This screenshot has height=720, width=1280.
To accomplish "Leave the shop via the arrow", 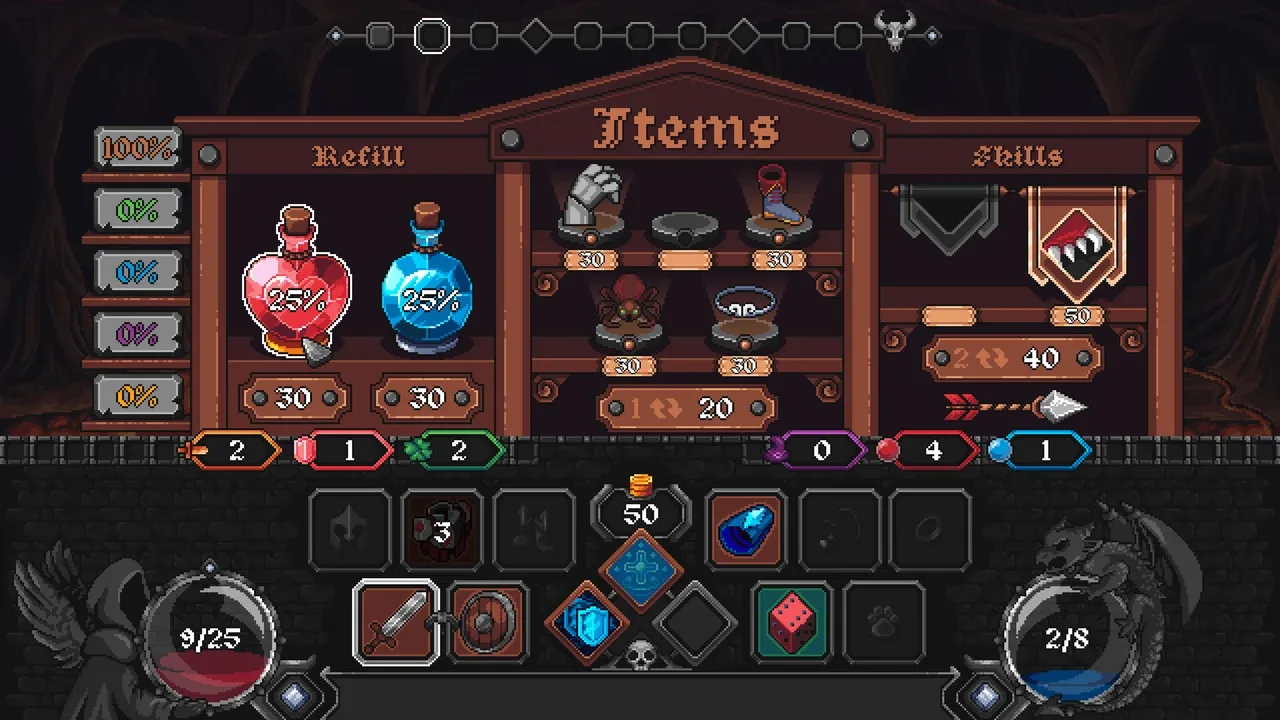I will [1015, 407].
